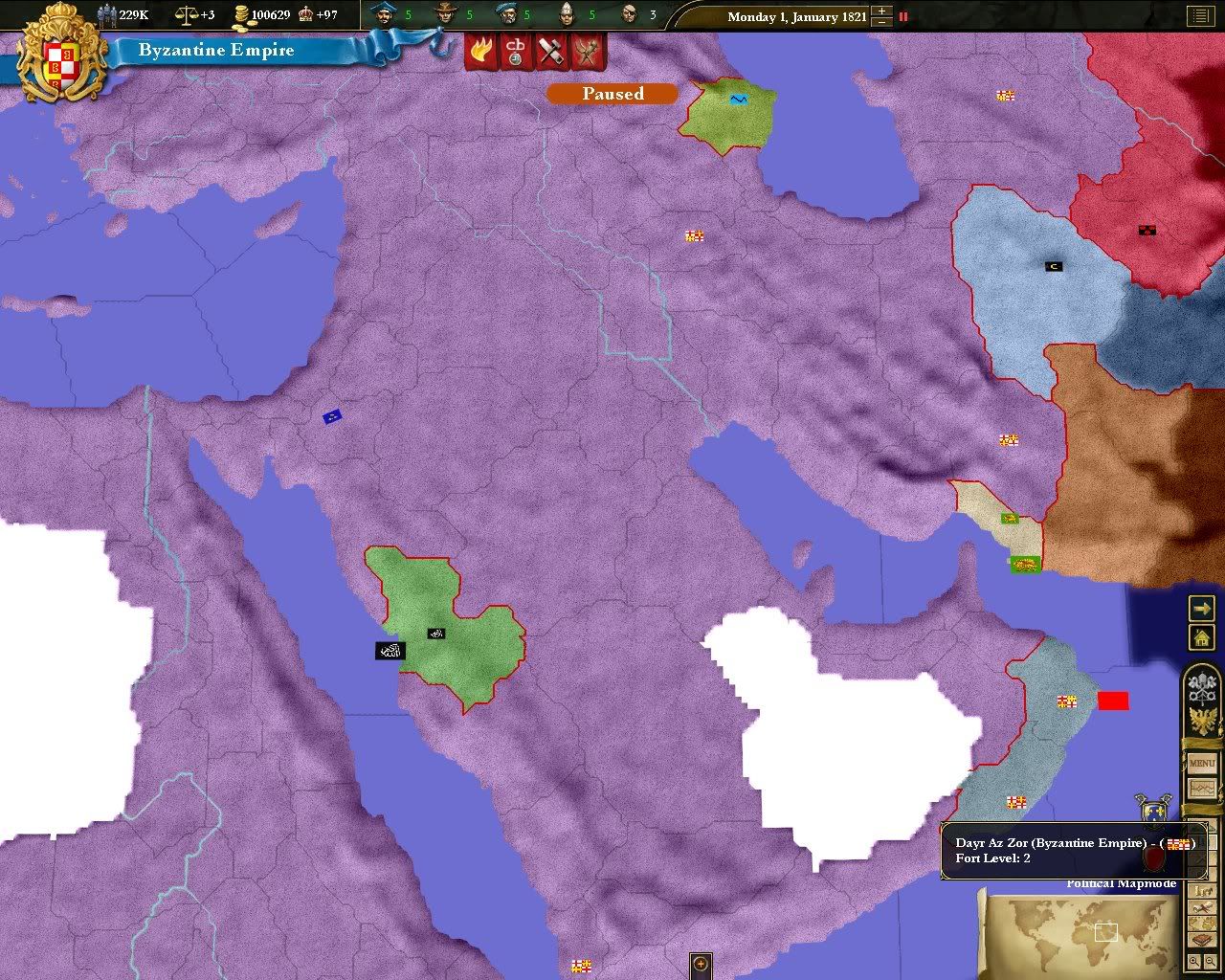Open the MENU on the right sidebar
1225x980 pixels.
pos(1202,764)
